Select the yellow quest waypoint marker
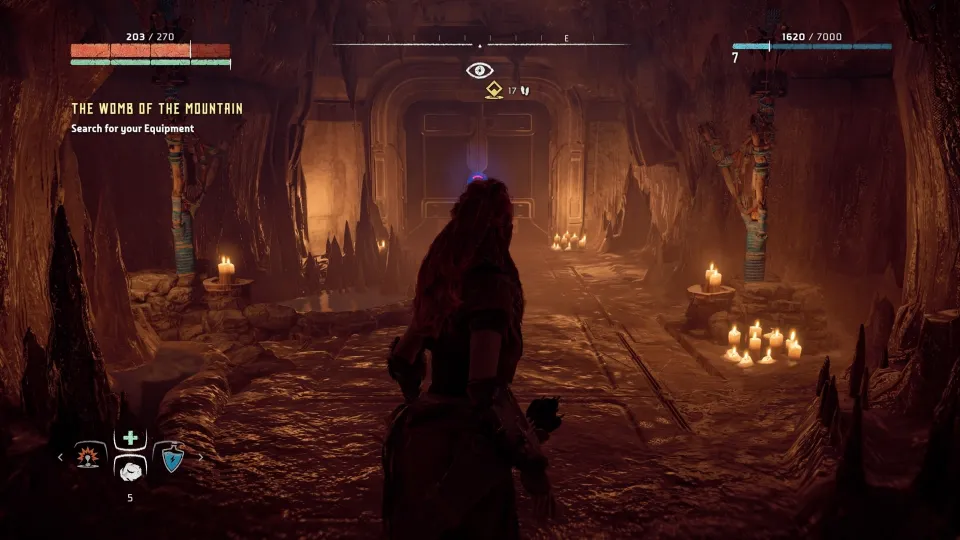Image resolution: width=960 pixels, height=540 pixels. coord(493,90)
